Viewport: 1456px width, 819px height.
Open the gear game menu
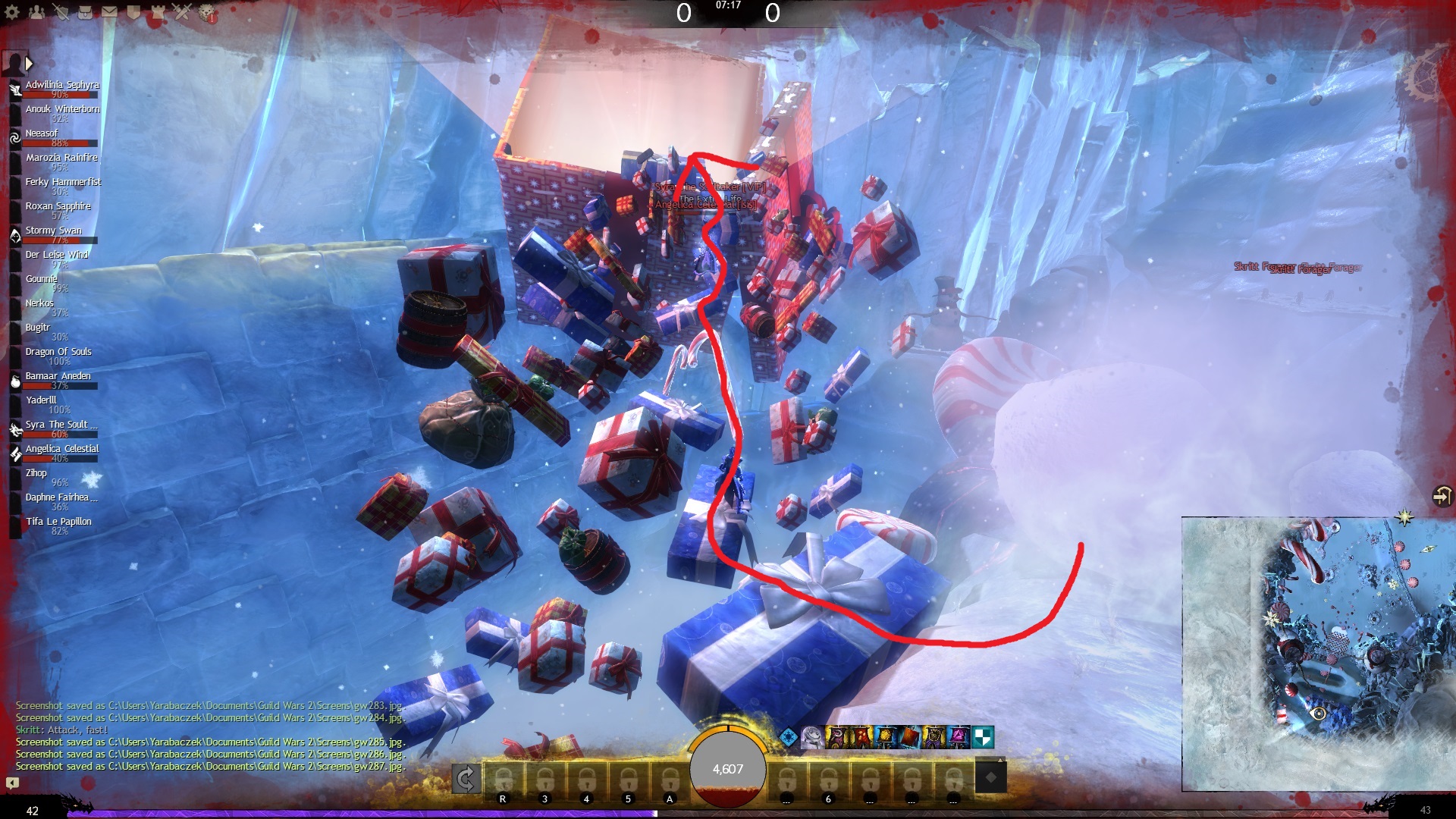click(x=12, y=12)
